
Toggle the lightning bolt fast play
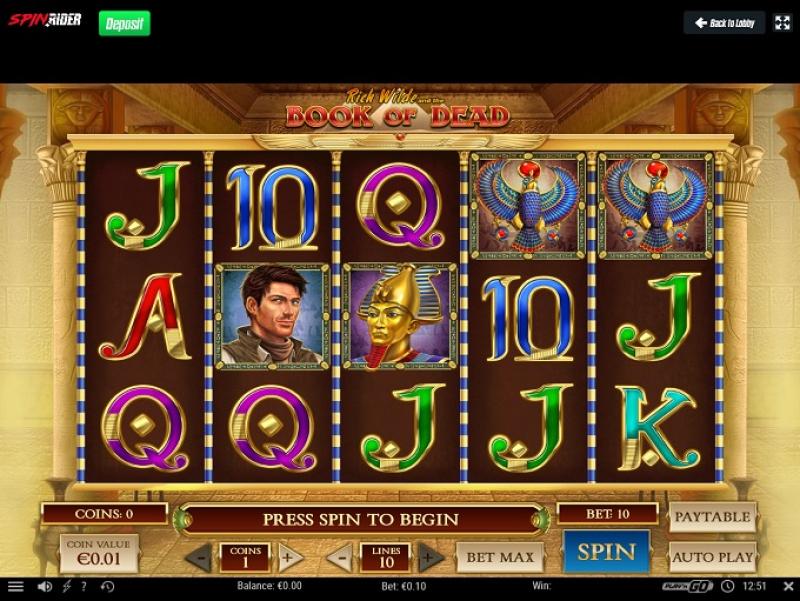tap(67, 586)
